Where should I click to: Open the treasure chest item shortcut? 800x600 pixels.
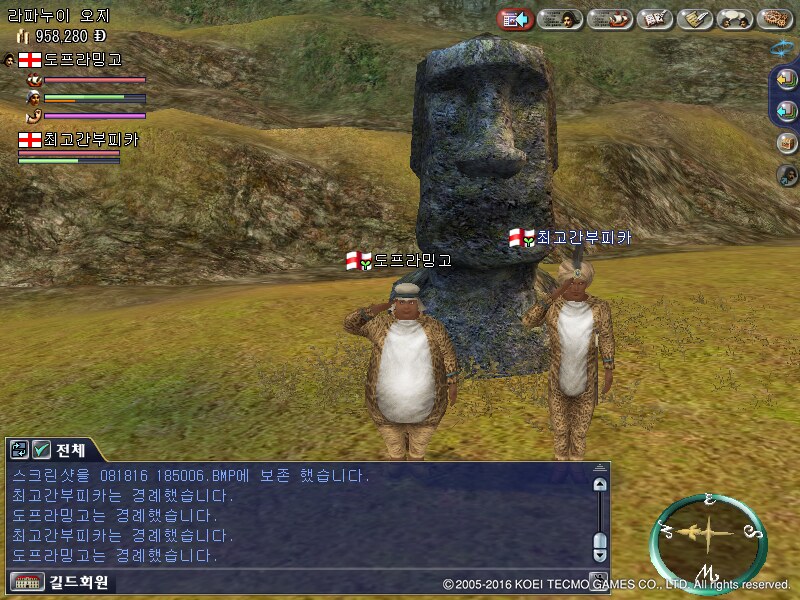[787, 142]
